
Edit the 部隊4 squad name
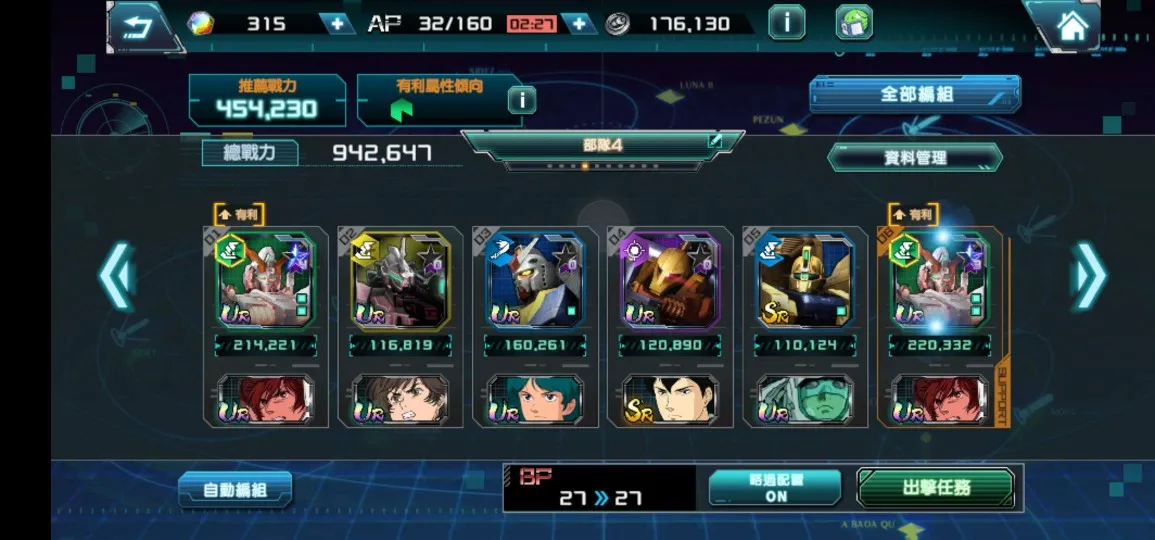coord(715,141)
